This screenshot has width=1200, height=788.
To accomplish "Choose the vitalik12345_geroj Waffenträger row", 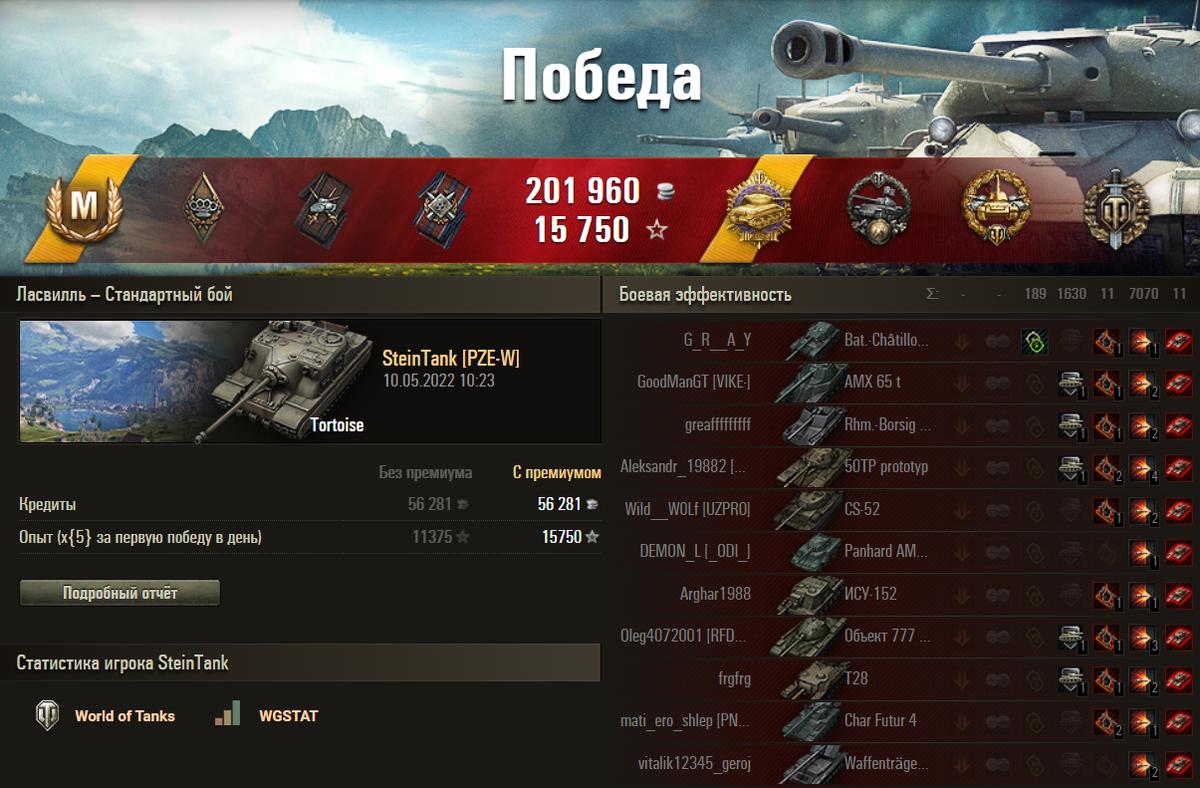I will click(x=694, y=763).
